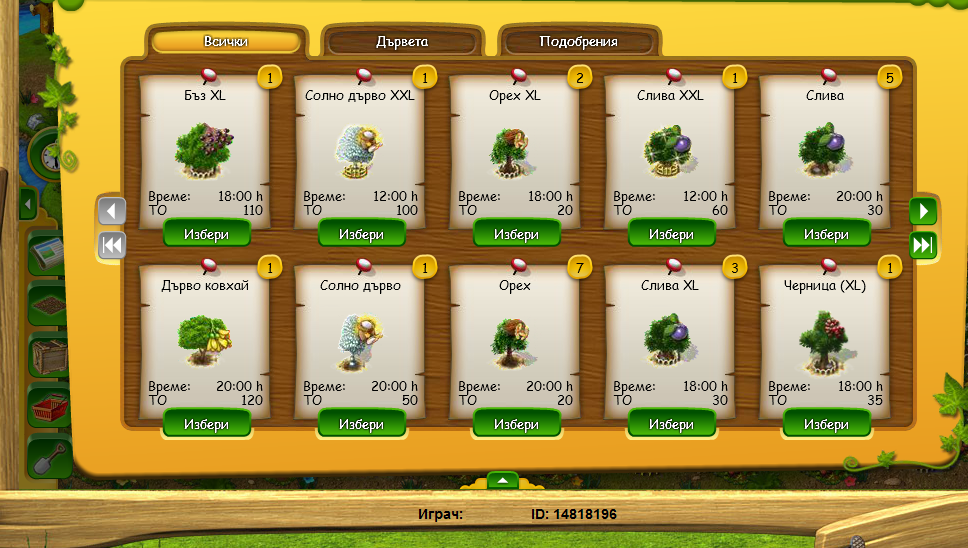Jump to the last page
968x548 pixels.
click(923, 245)
